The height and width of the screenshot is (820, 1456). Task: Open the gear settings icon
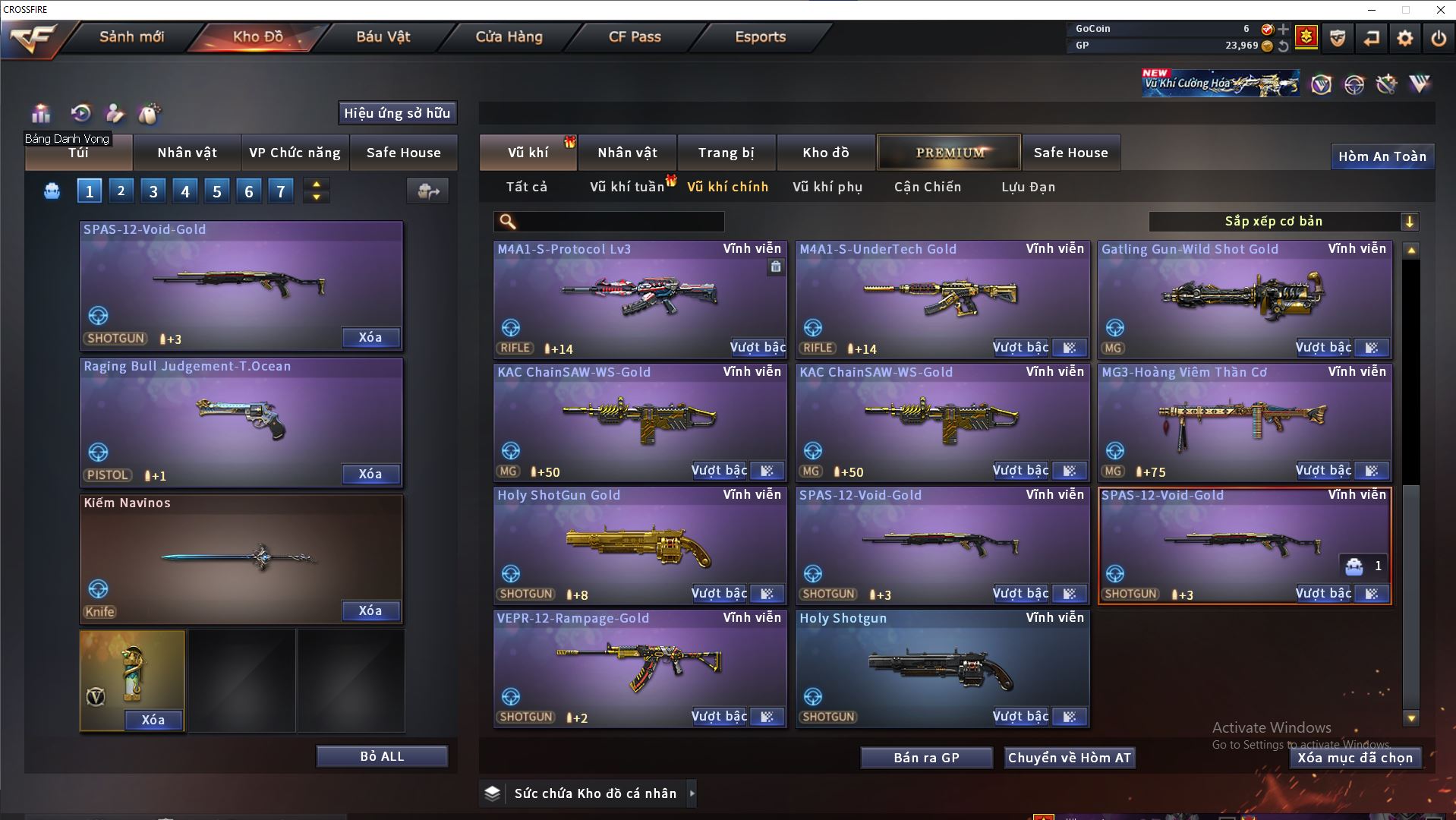tap(1404, 38)
